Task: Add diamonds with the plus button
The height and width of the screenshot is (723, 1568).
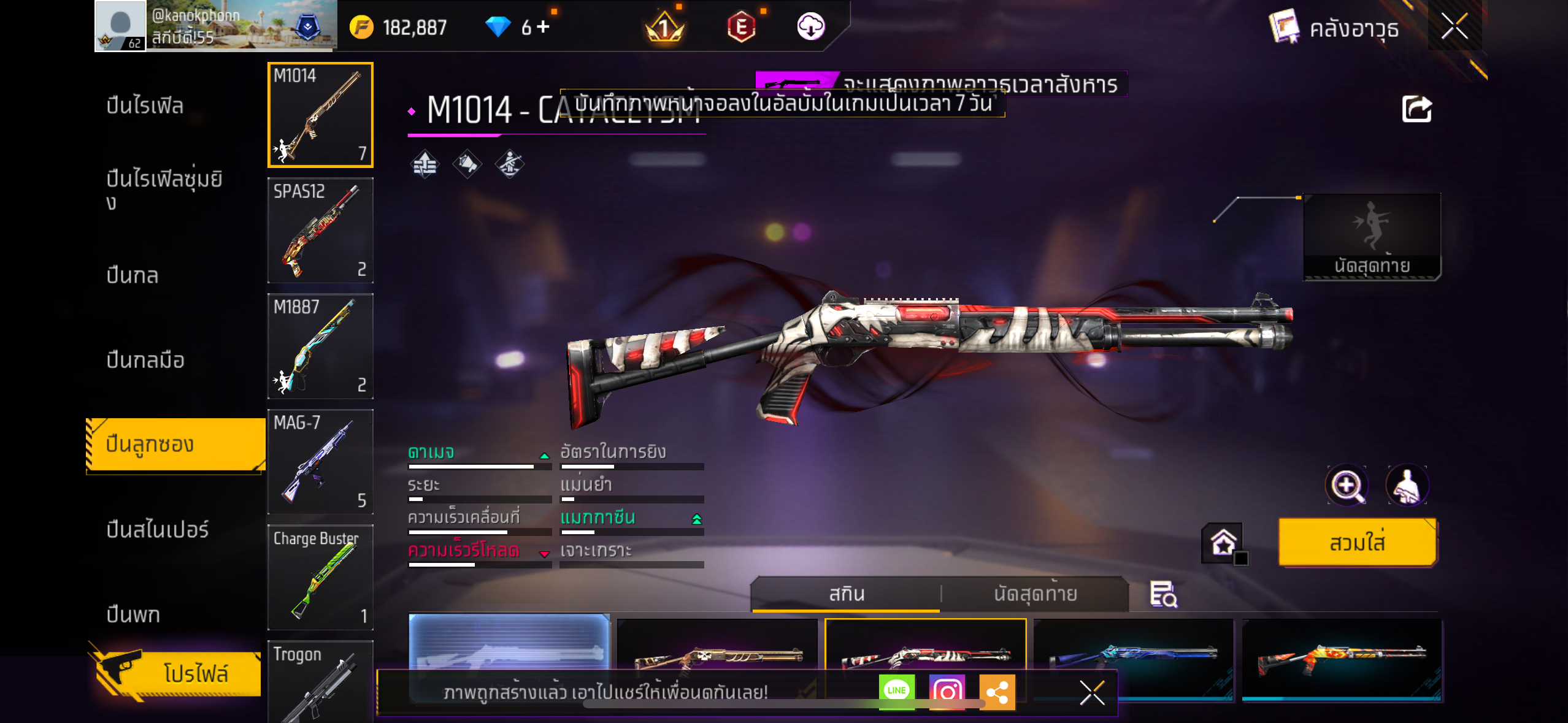Action: click(543, 26)
